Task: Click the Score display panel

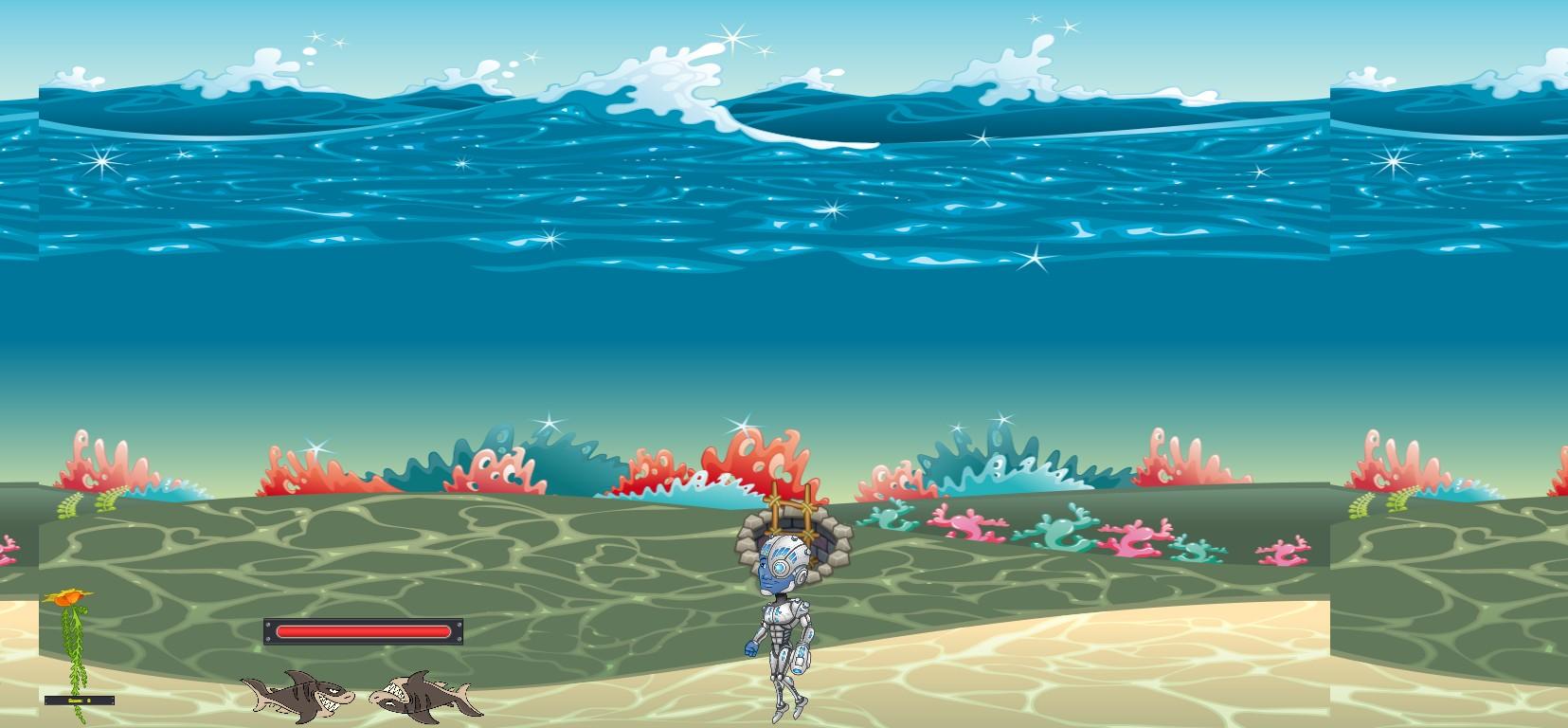Action: click(79, 700)
